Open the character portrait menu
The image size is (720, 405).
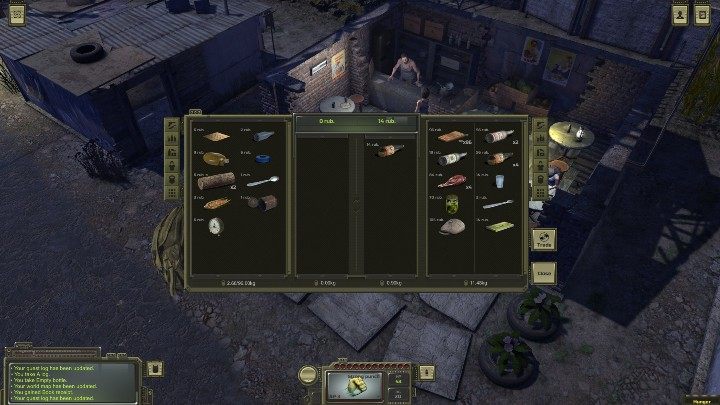coord(680,14)
